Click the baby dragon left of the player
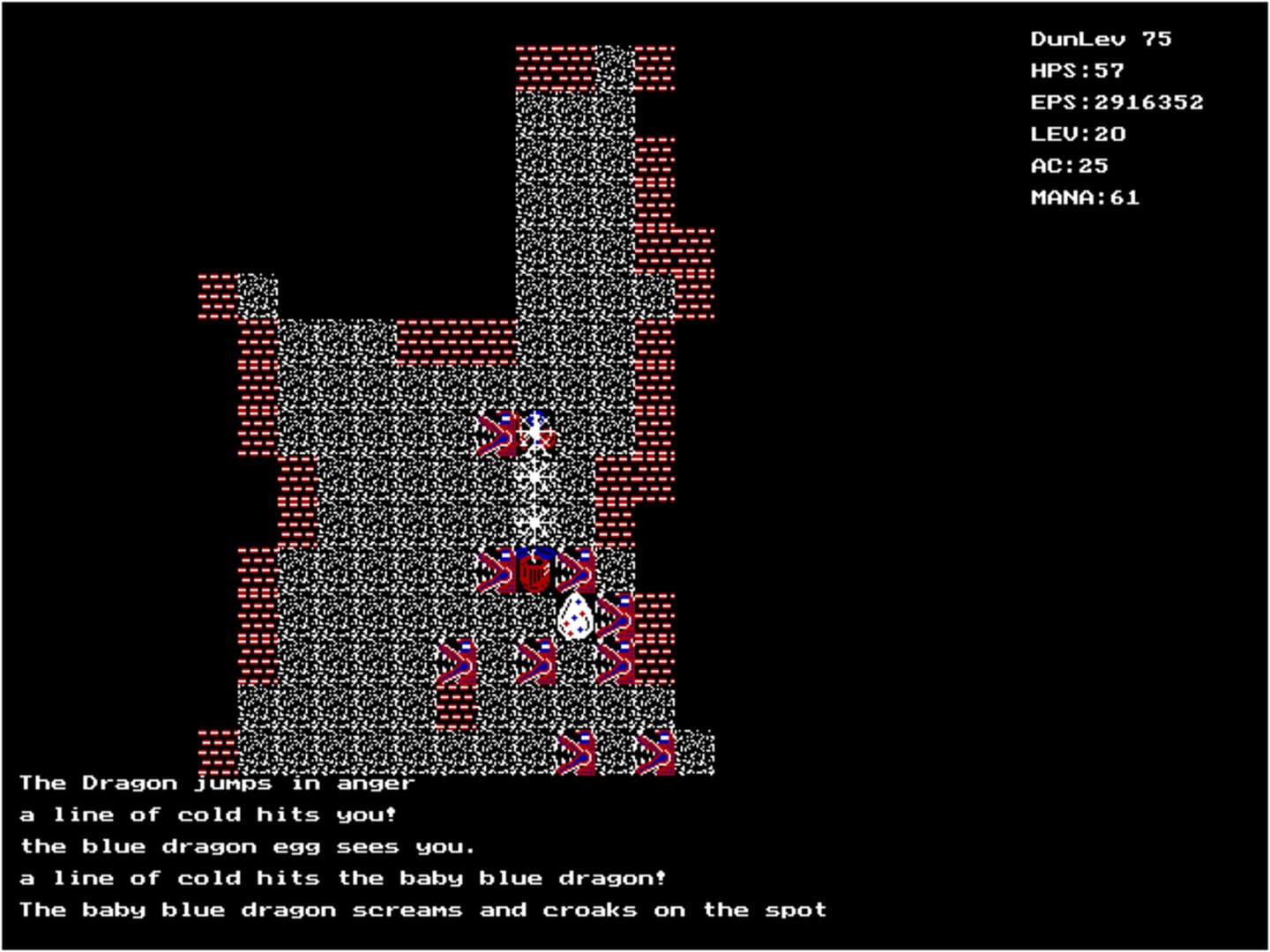Screen dimensions: 1270x952 point(497,571)
